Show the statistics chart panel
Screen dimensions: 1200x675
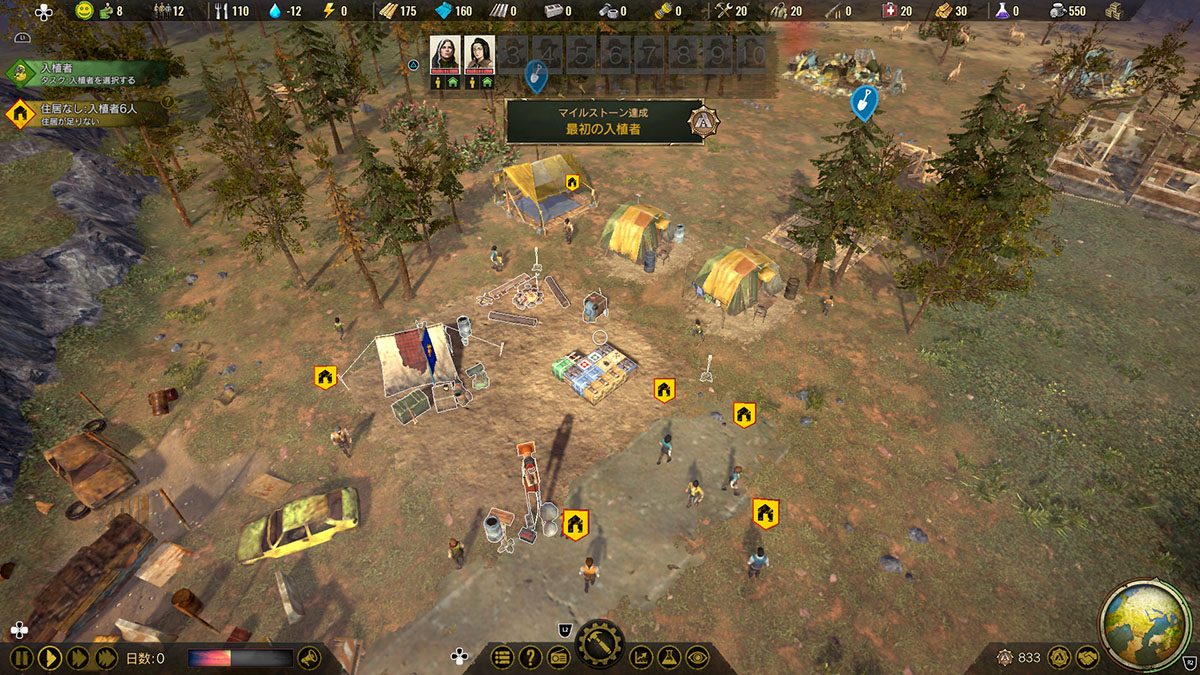(x=641, y=658)
